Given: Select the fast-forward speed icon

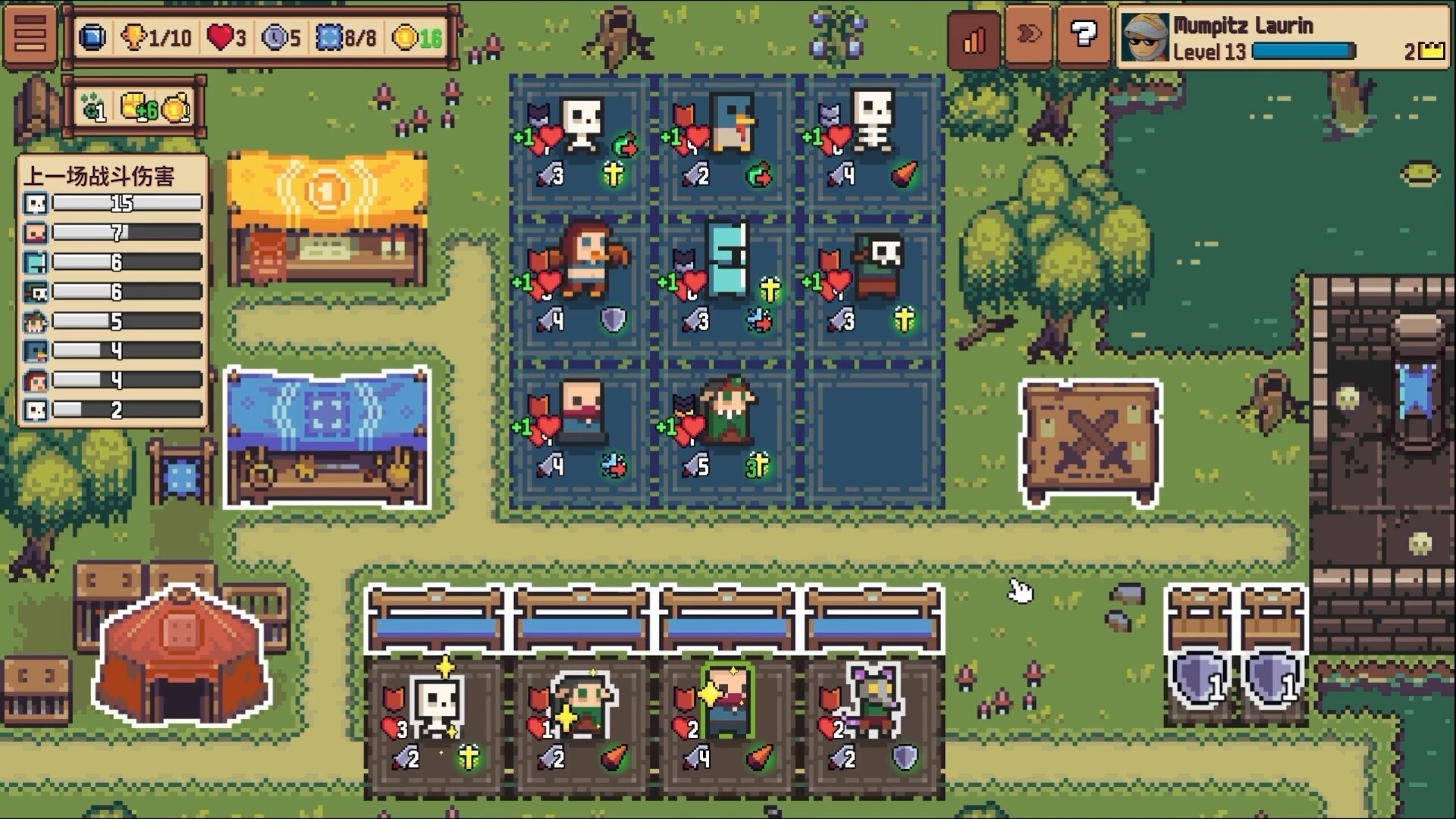Looking at the screenshot, I should (1028, 34).
